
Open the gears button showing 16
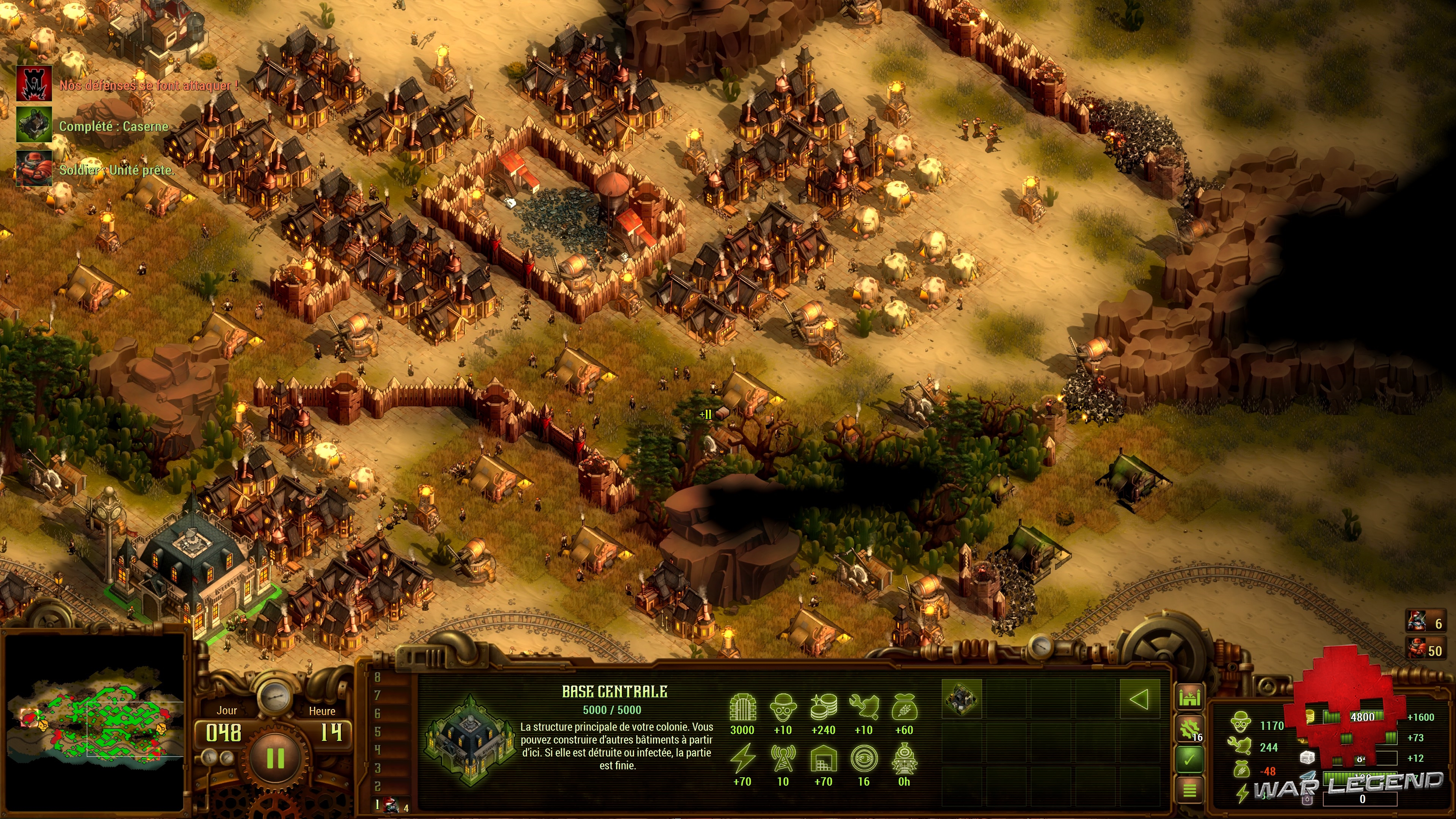click(x=1190, y=729)
